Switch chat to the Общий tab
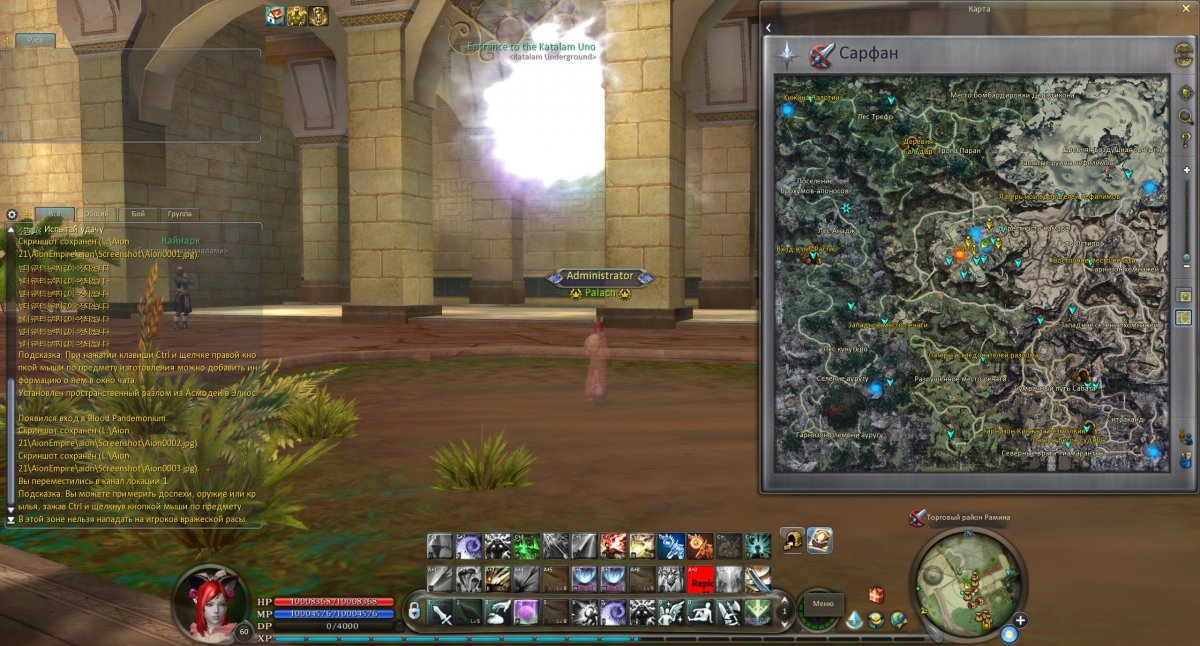Image resolution: width=1200 pixels, height=646 pixels. 96,214
